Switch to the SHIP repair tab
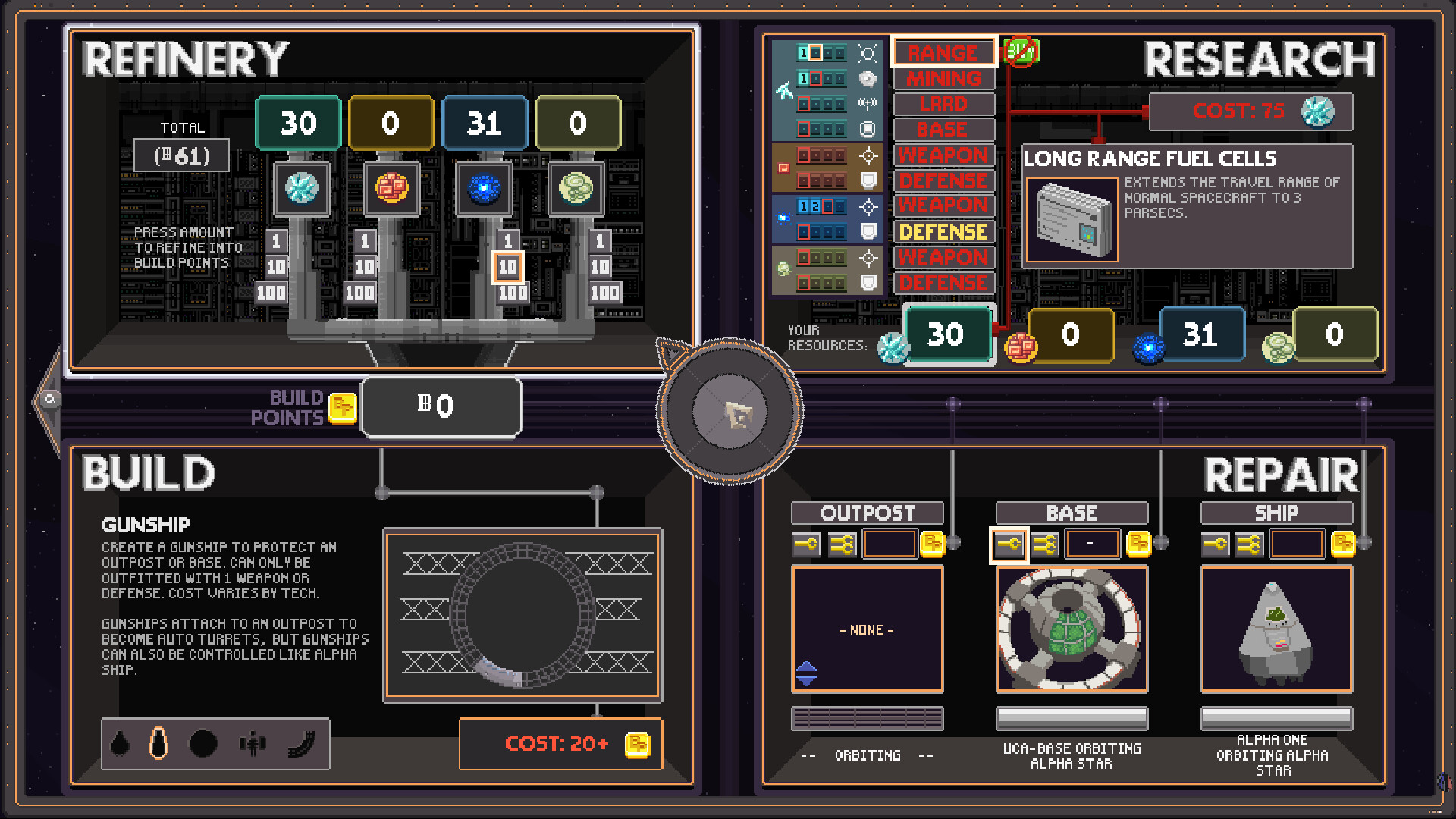Viewport: 1456px width, 819px height. click(x=1276, y=513)
